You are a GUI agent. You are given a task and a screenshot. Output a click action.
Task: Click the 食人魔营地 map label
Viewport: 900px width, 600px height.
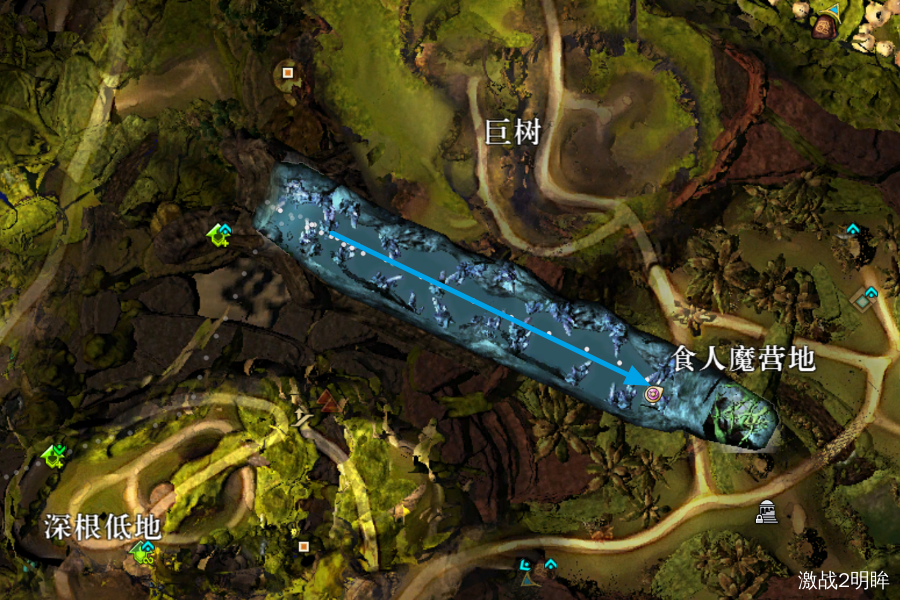[743, 359]
